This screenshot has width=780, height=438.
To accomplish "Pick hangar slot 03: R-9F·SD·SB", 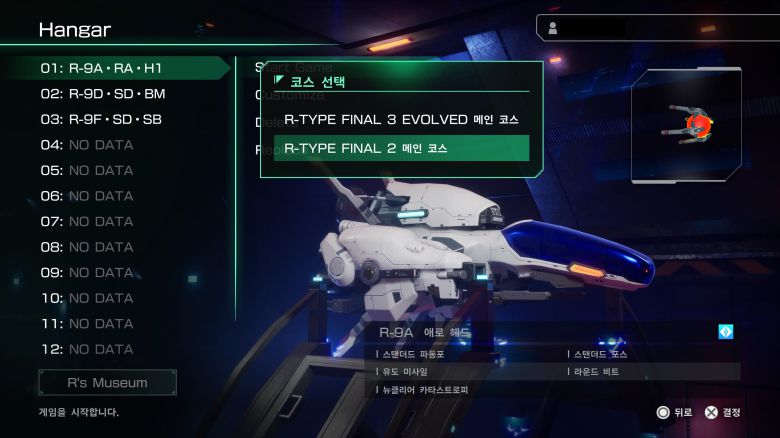I will [101, 119].
